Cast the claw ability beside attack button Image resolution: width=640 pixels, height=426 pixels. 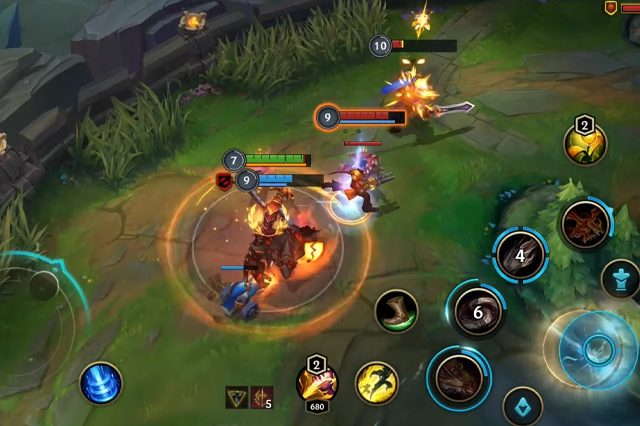[x=460, y=377]
